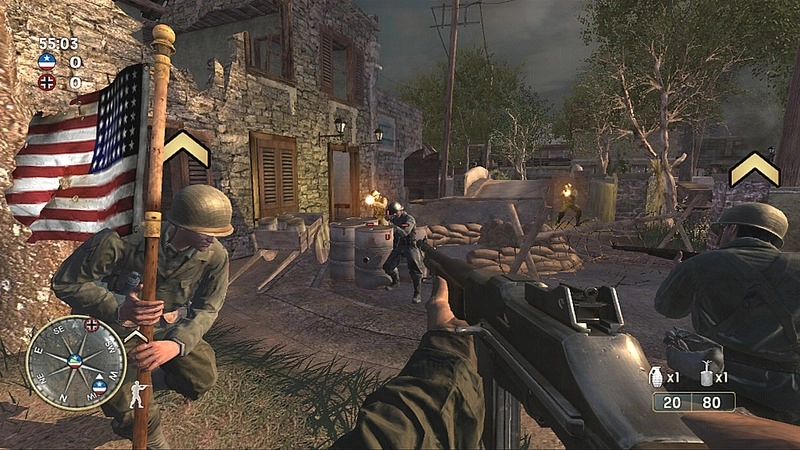Click the chevron marker beside the American flag
Image resolution: width=800 pixels, height=450 pixels.
pyautogui.click(x=186, y=149)
